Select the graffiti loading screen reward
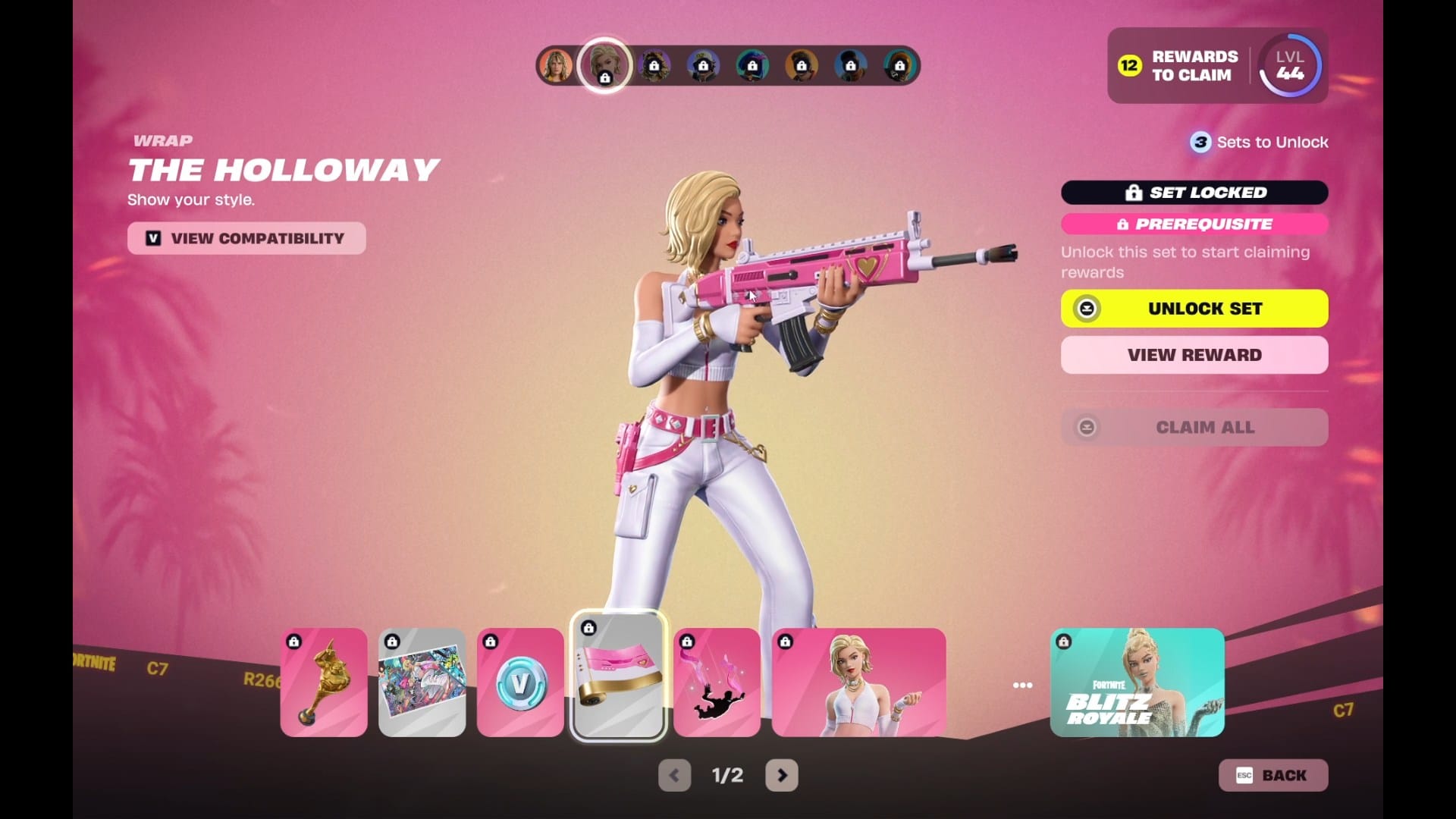The height and width of the screenshot is (819, 1456). point(422,682)
